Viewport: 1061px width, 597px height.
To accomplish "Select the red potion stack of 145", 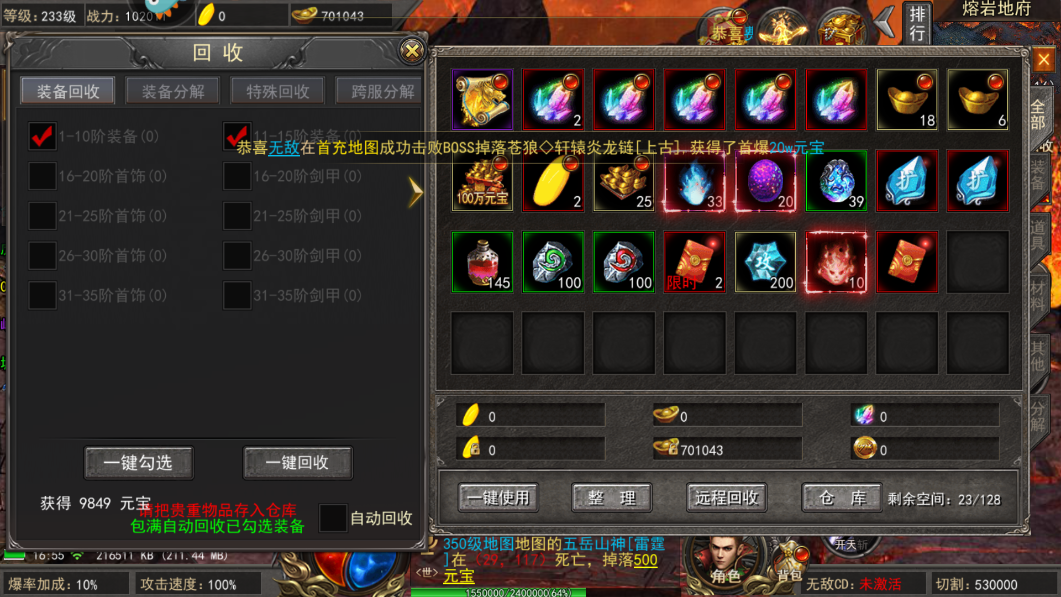I will click(482, 262).
